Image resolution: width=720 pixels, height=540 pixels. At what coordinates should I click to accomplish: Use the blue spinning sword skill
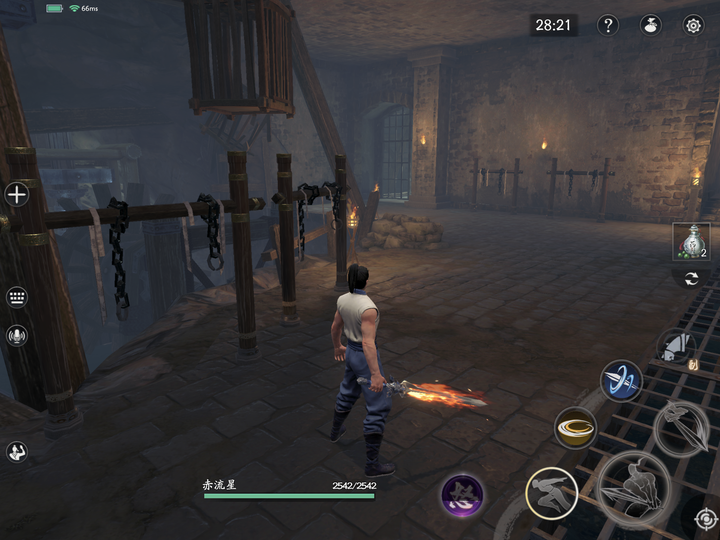(621, 381)
